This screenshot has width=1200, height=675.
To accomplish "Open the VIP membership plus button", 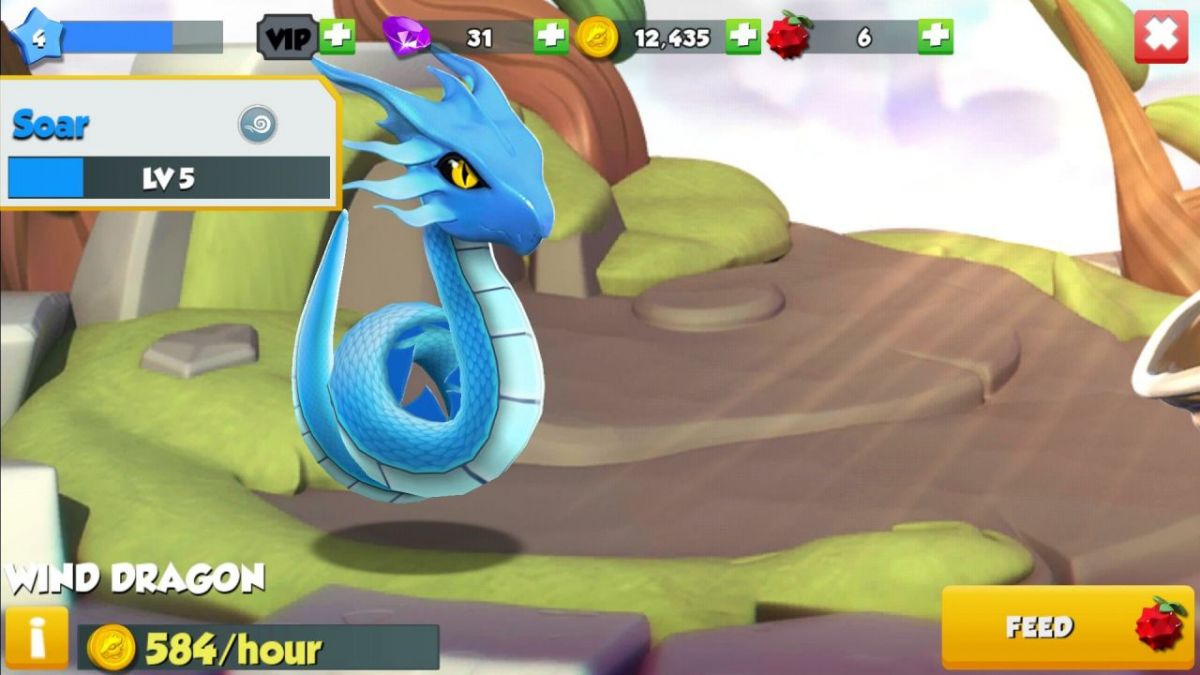I will click(x=337, y=37).
